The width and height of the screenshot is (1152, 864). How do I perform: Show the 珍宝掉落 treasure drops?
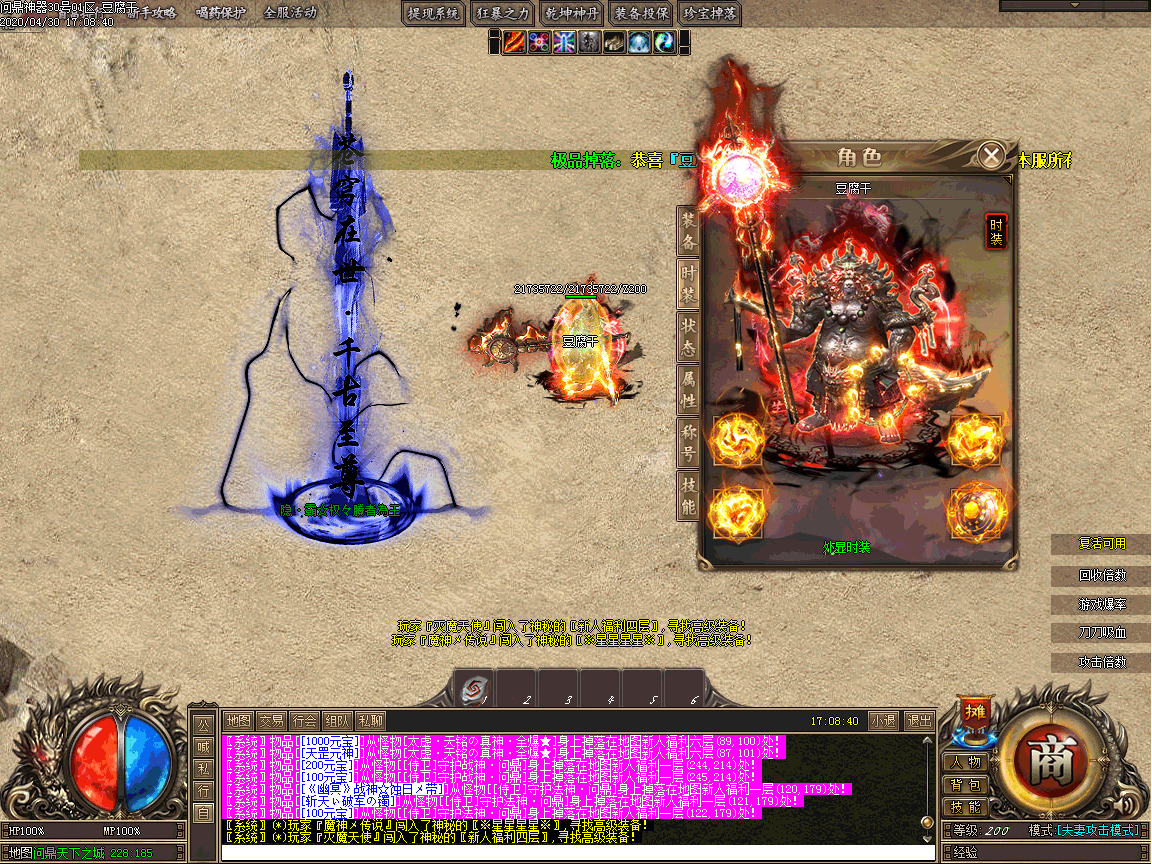coord(709,13)
